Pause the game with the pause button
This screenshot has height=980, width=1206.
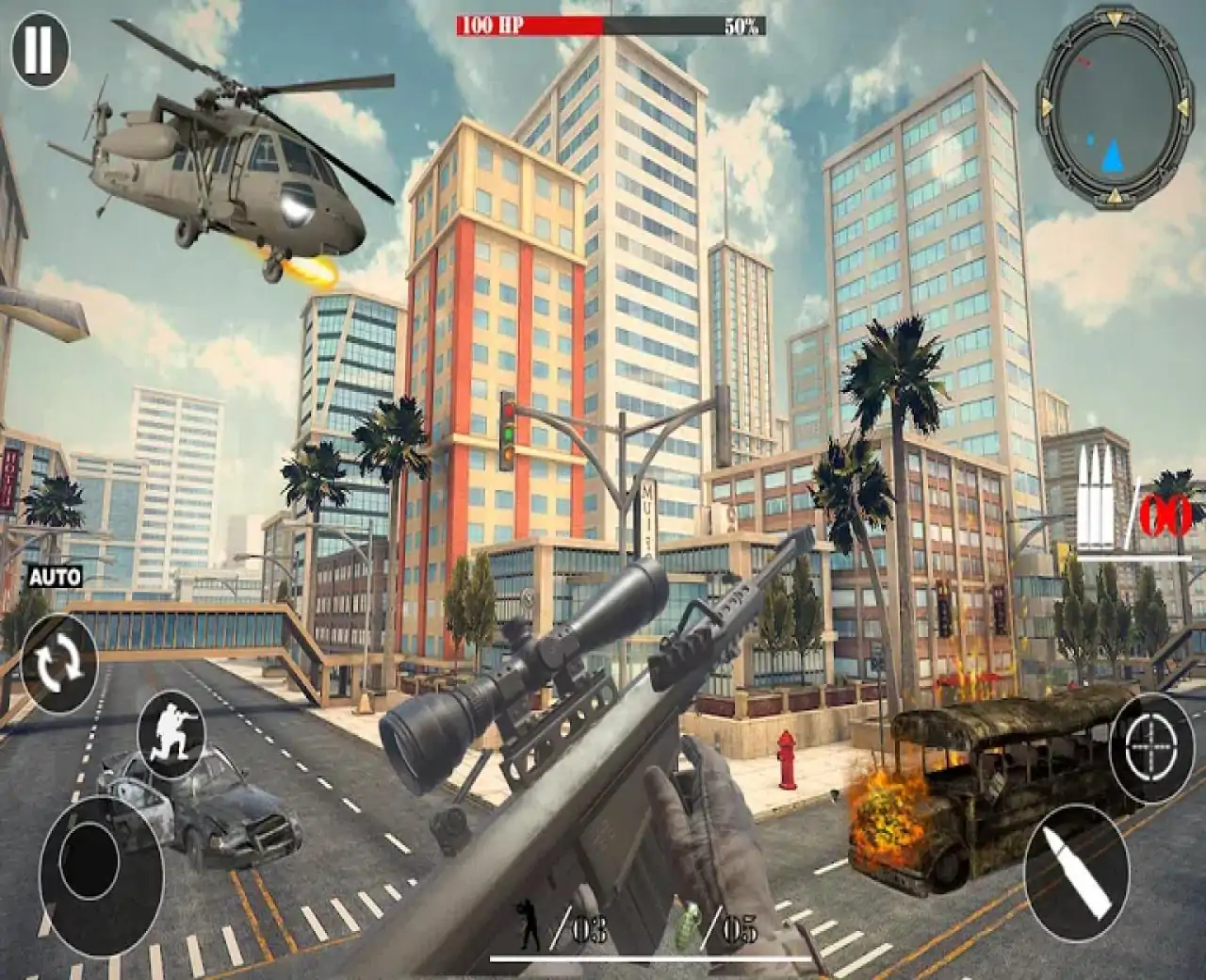coord(40,51)
